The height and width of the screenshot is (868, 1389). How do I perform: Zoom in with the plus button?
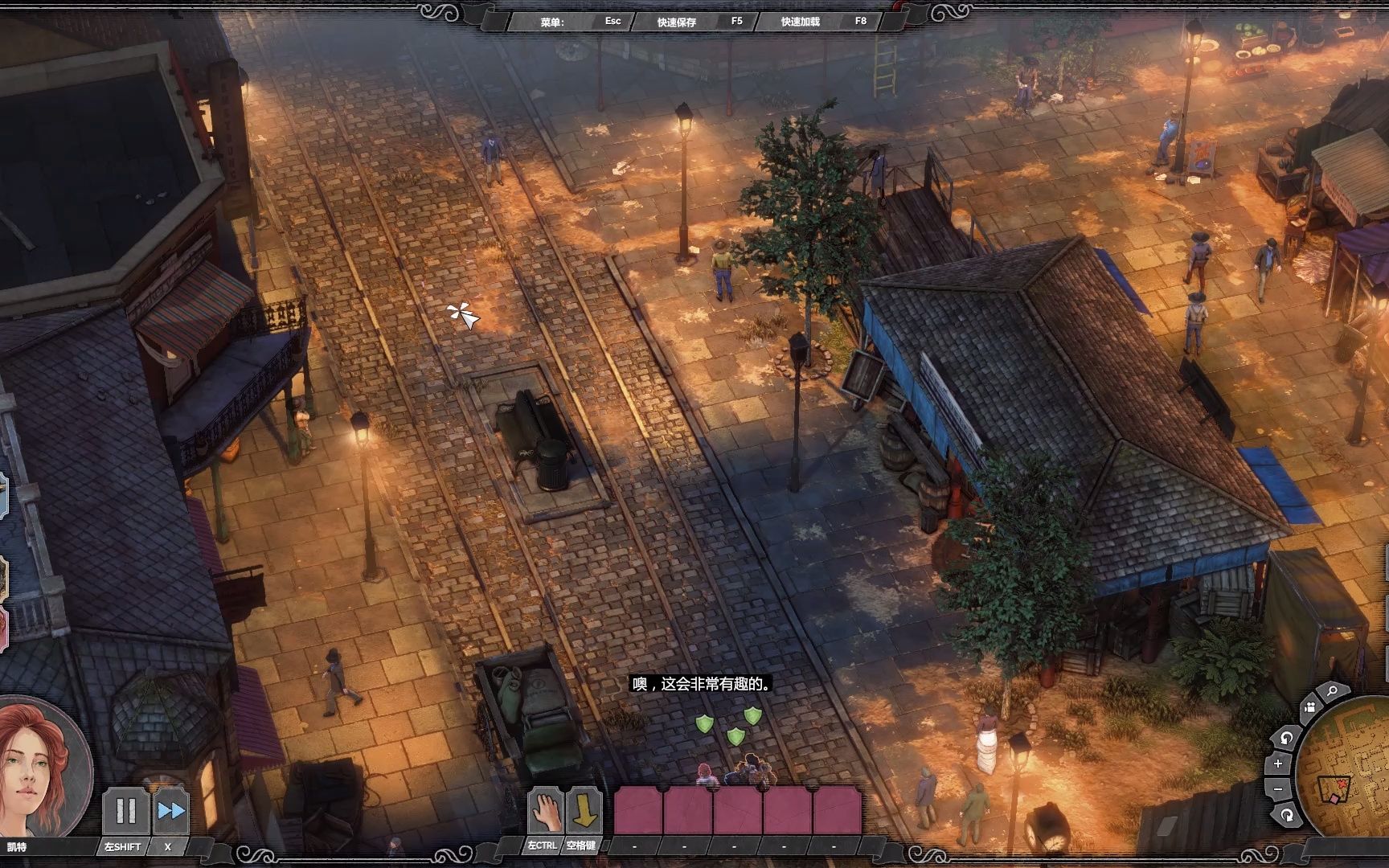pos(1278,764)
